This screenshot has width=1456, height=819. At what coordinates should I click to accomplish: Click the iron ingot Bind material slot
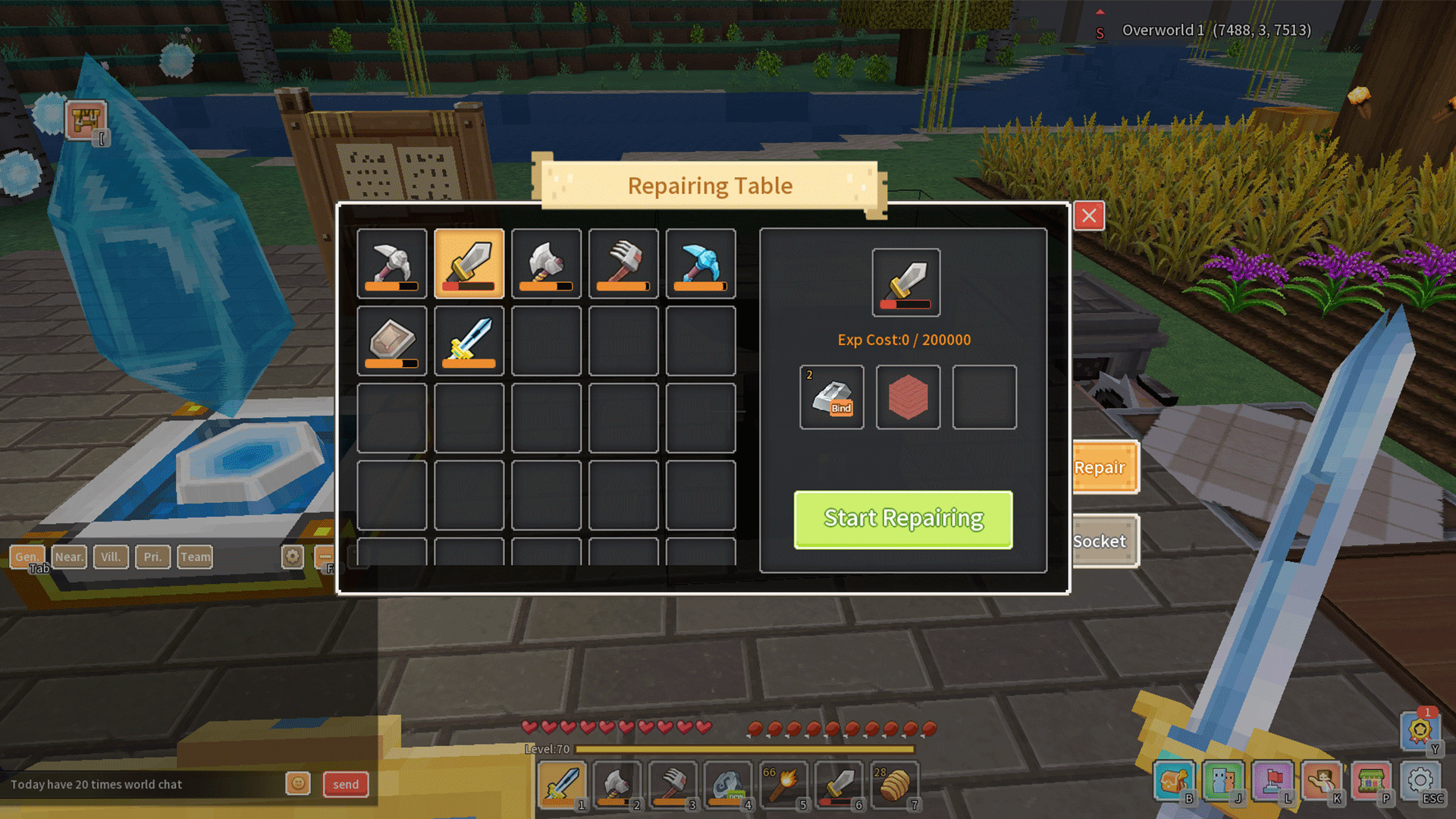(x=831, y=397)
